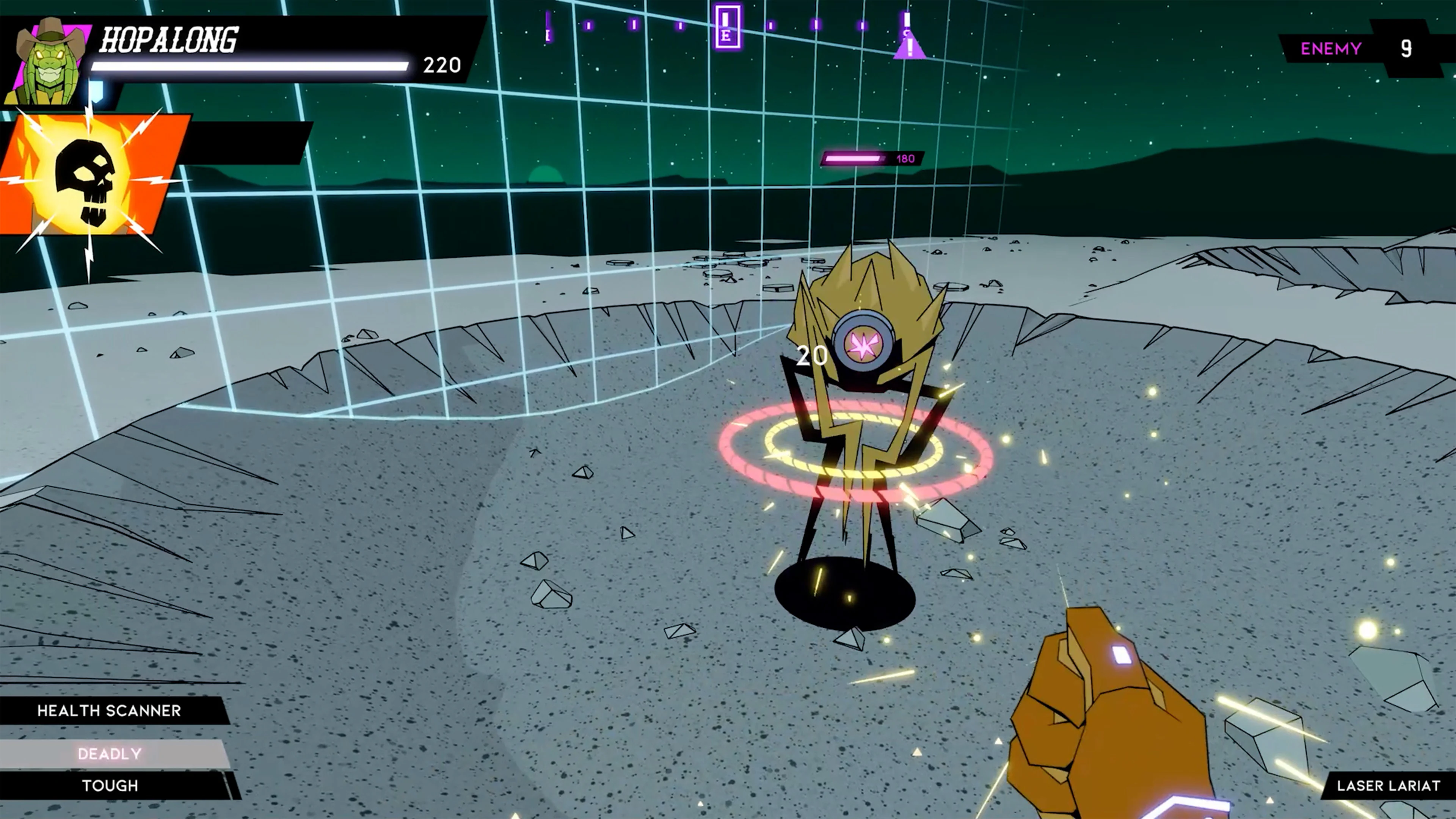Select the DEADLY health tier
This screenshot has width=1456, height=819.
tap(110, 753)
